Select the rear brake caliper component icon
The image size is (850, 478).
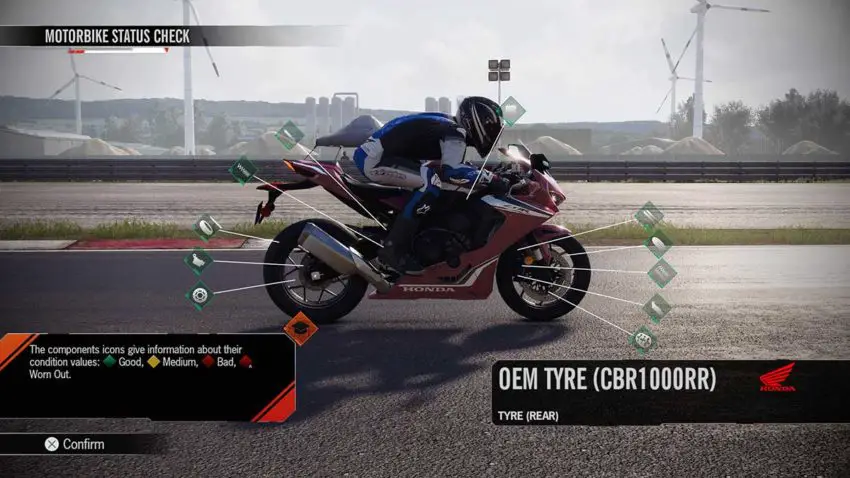(198, 262)
